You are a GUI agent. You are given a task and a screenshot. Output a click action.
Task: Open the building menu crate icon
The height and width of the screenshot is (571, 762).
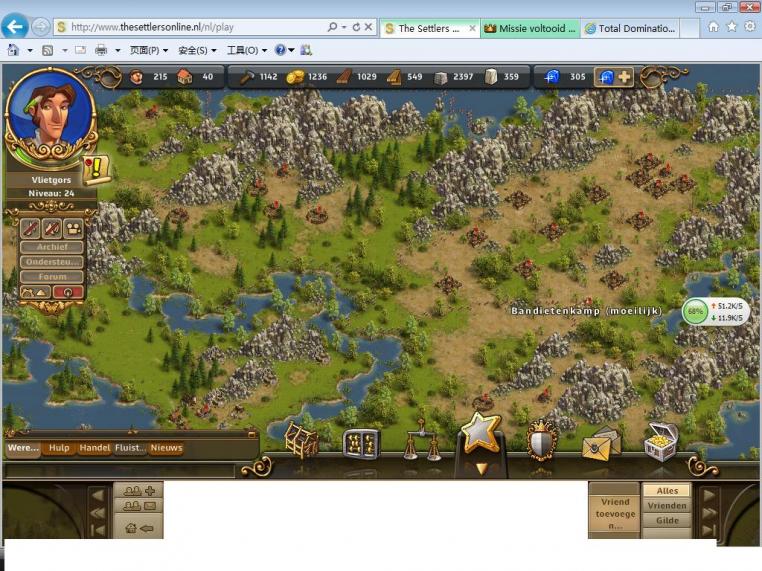(301, 440)
